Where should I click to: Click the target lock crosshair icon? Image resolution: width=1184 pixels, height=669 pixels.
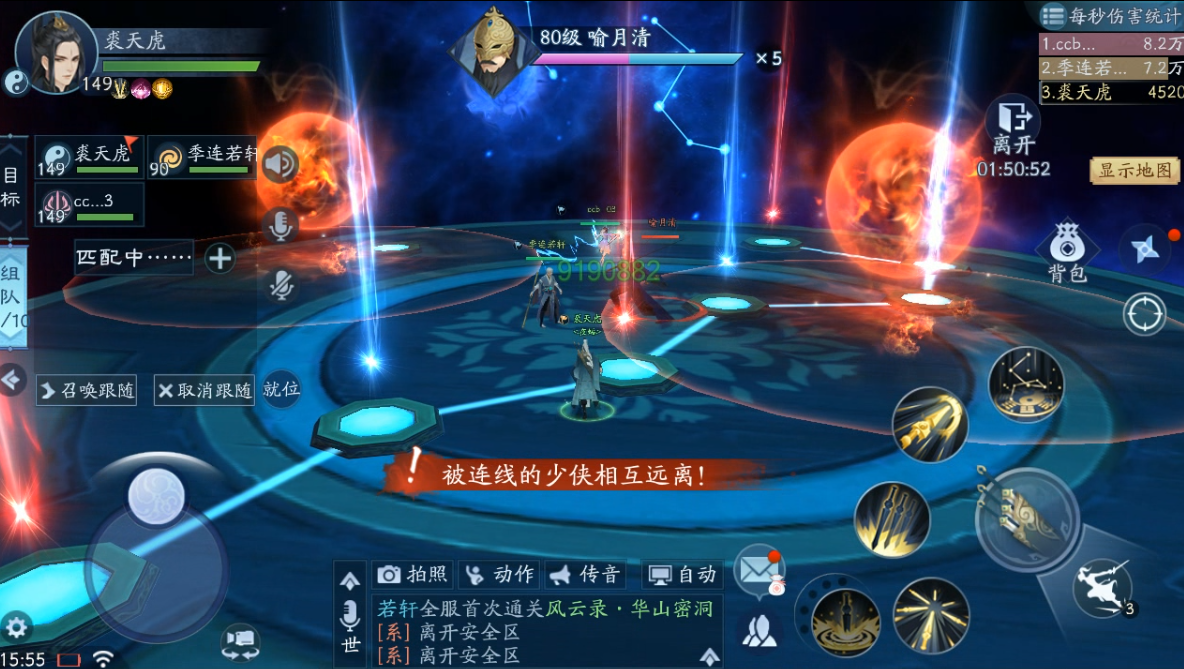[1144, 314]
